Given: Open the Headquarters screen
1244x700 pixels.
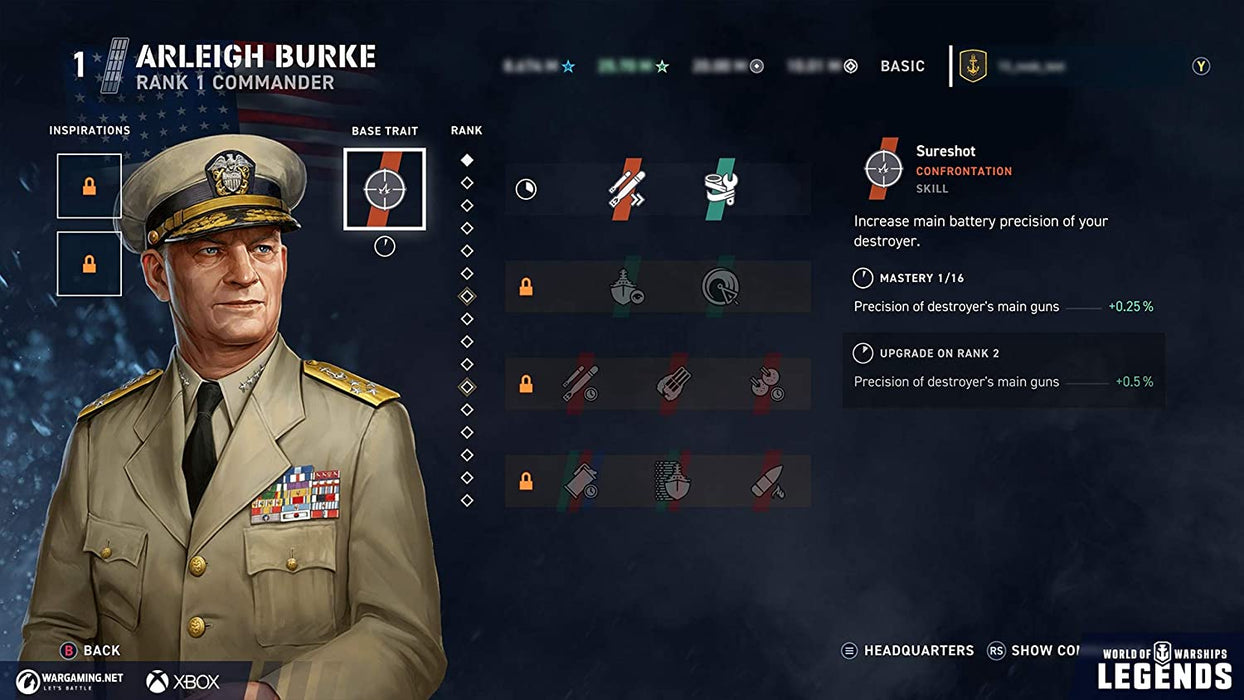Looking at the screenshot, I should tap(908, 650).
